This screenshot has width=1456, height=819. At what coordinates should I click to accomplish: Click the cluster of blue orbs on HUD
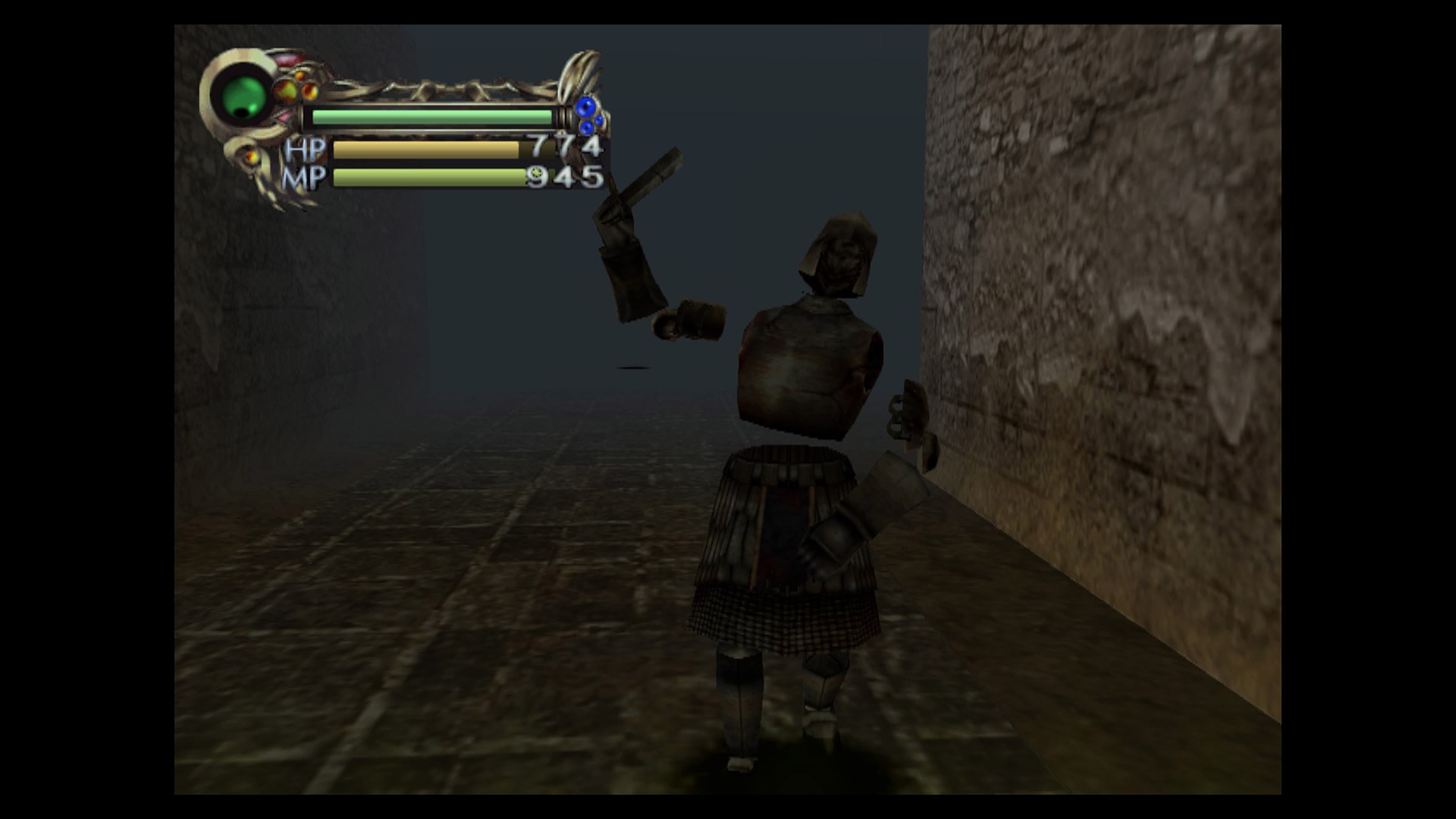pos(587,115)
